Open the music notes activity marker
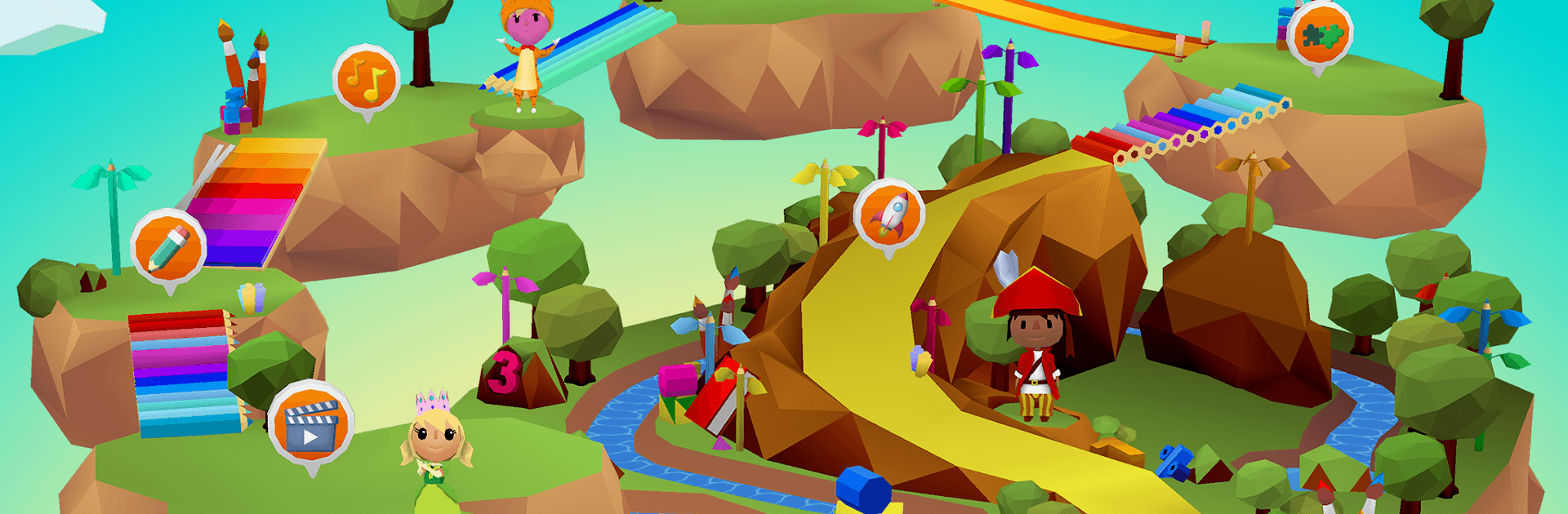This screenshot has height=514, width=1568. (x=367, y=79)
